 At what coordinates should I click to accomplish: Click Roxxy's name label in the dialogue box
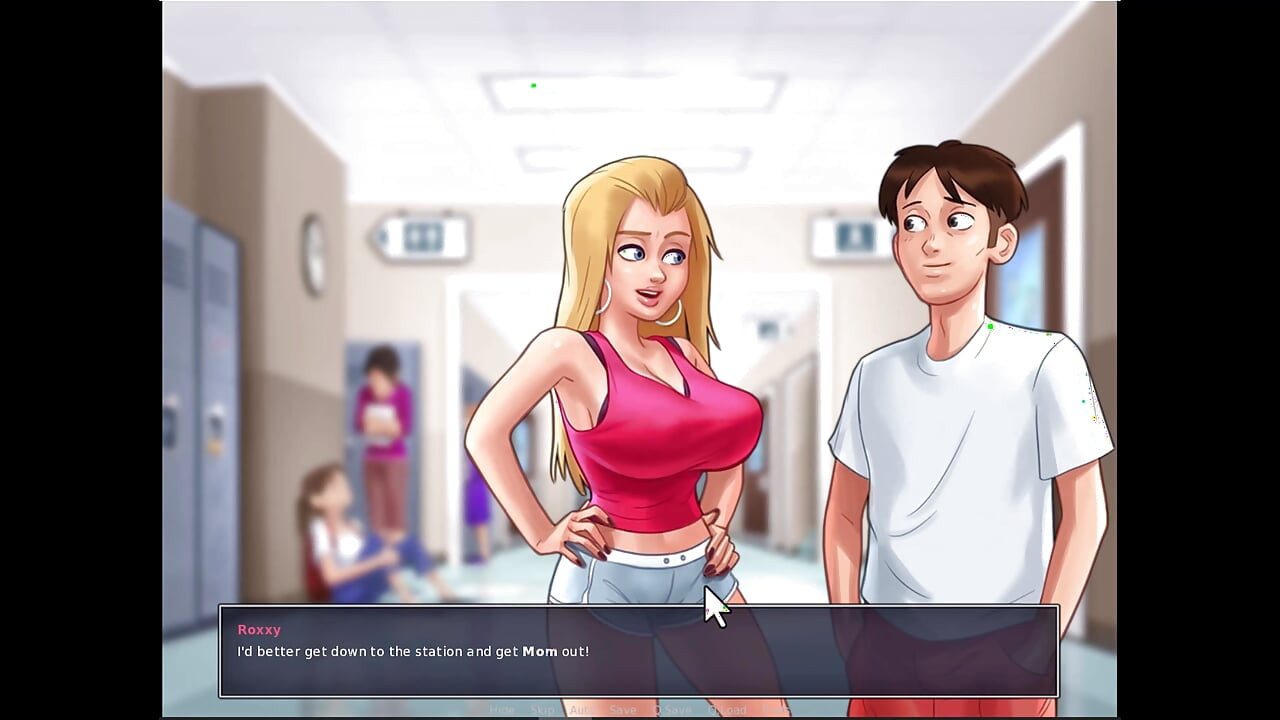coord(259,629)
